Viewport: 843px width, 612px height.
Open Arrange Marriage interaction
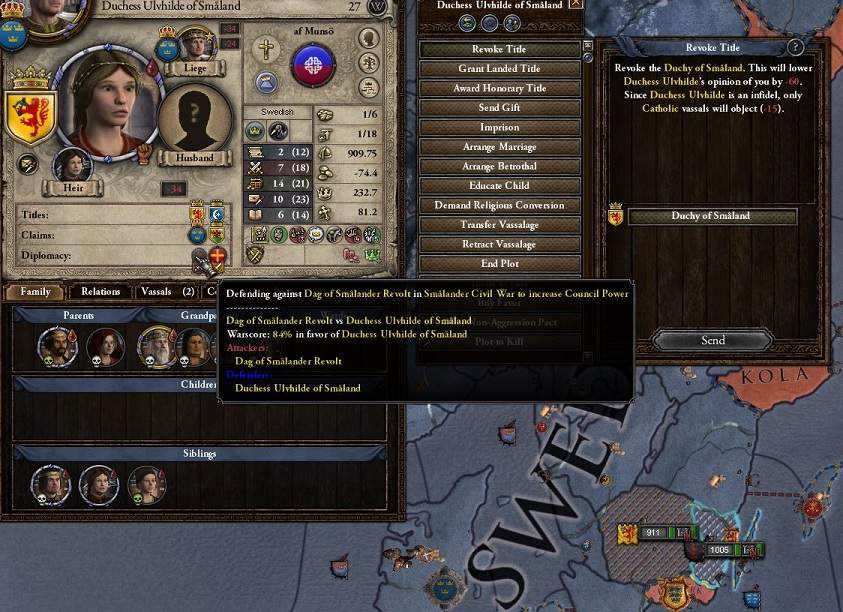(499, 147)
